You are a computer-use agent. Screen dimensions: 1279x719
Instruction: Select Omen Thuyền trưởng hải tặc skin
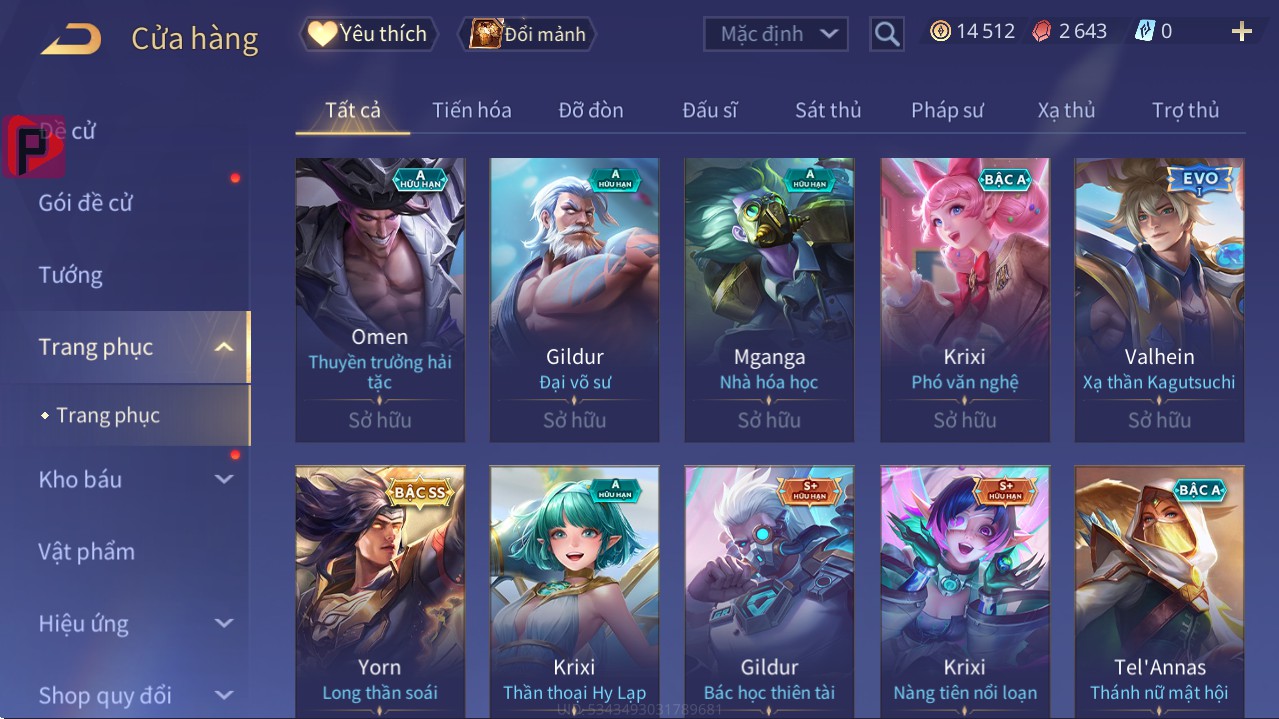[x=380, y=299]
